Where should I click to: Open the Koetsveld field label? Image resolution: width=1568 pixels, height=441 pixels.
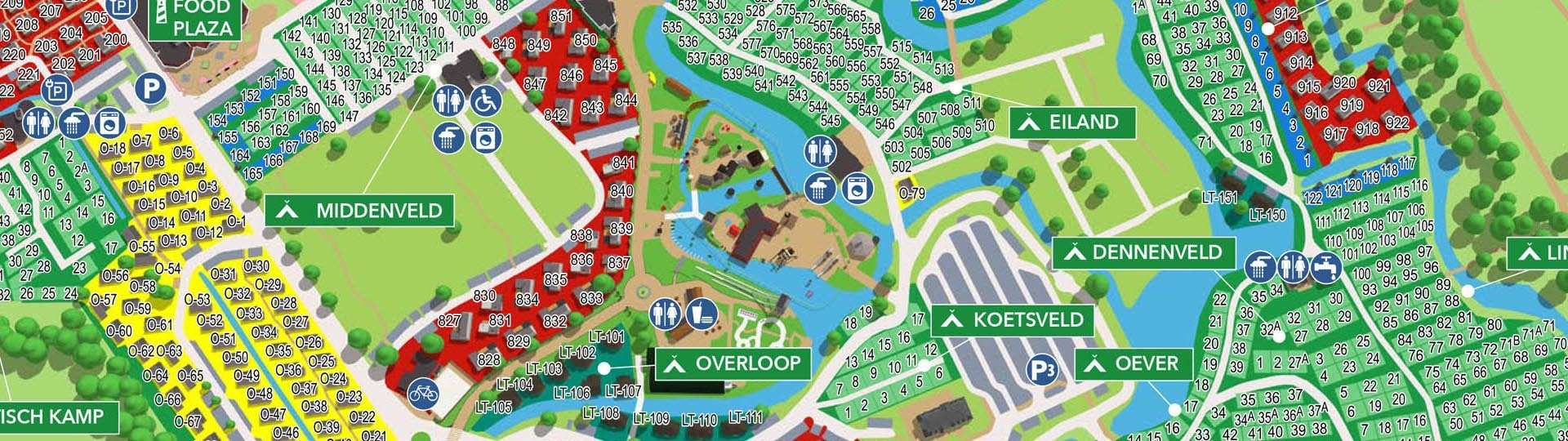(1013, 320)
